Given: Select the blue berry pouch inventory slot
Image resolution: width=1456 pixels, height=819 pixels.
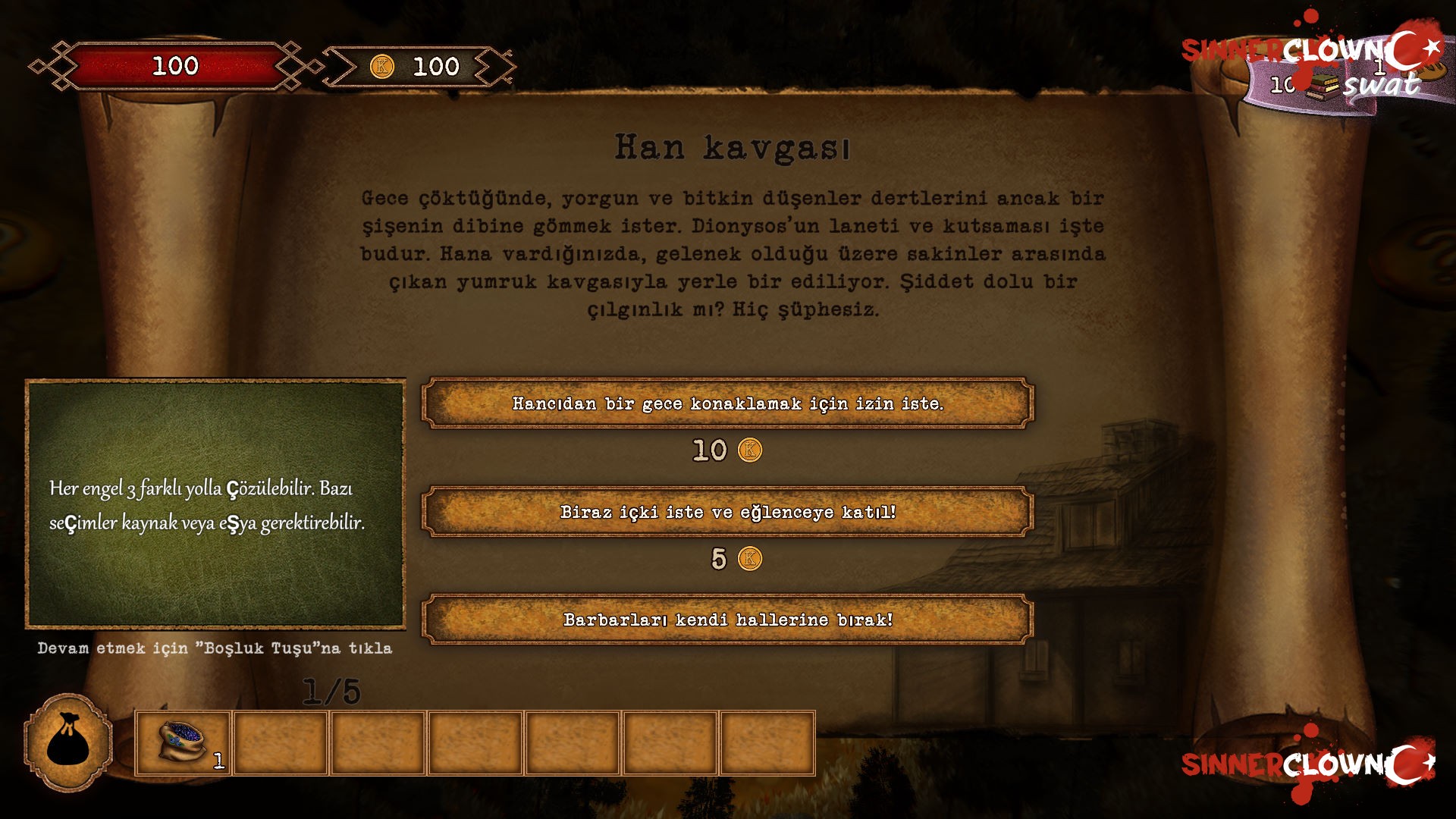Looking at the screenshot, I should (x=183, y=743).
